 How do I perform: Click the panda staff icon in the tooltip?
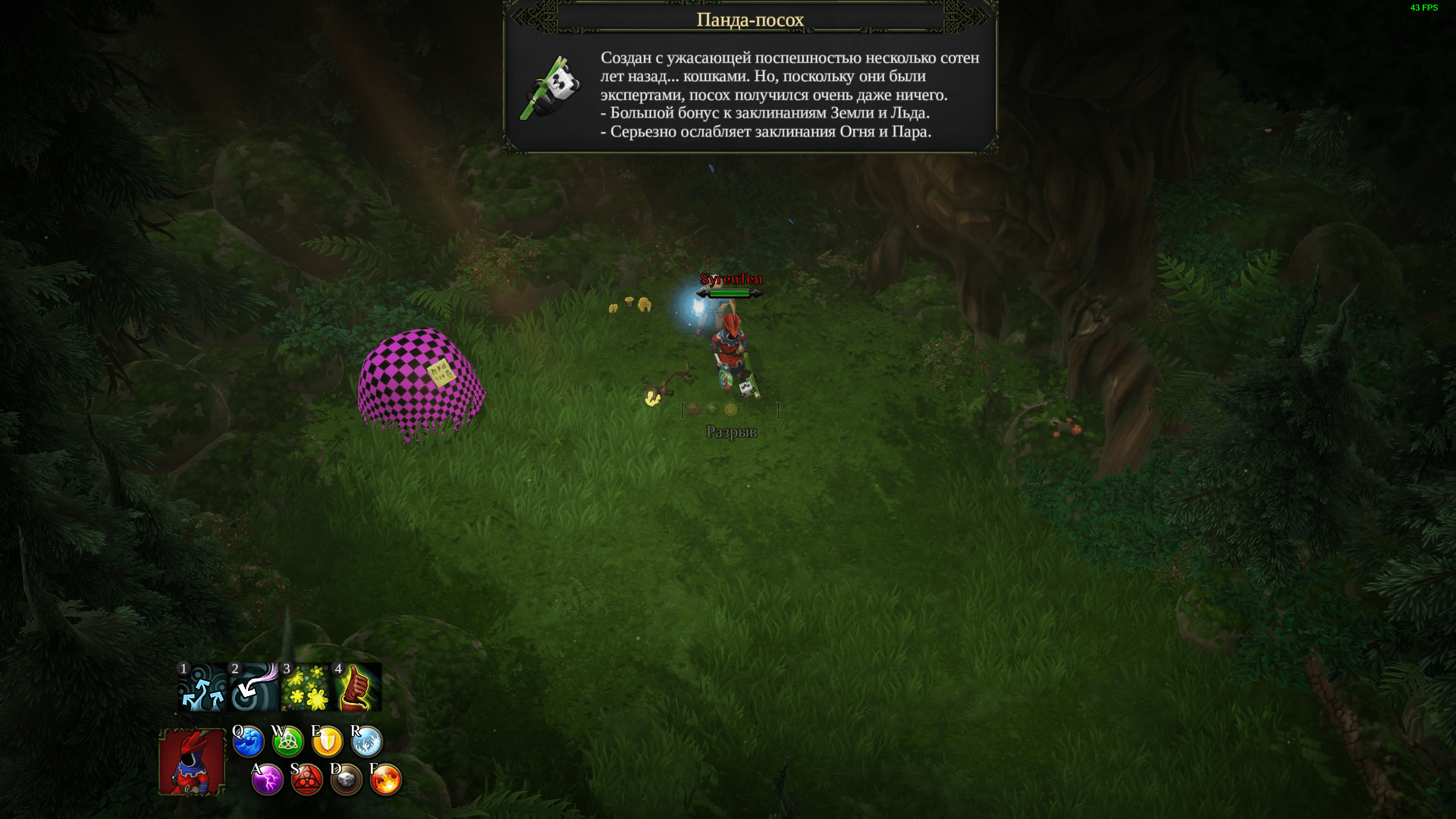551,89
